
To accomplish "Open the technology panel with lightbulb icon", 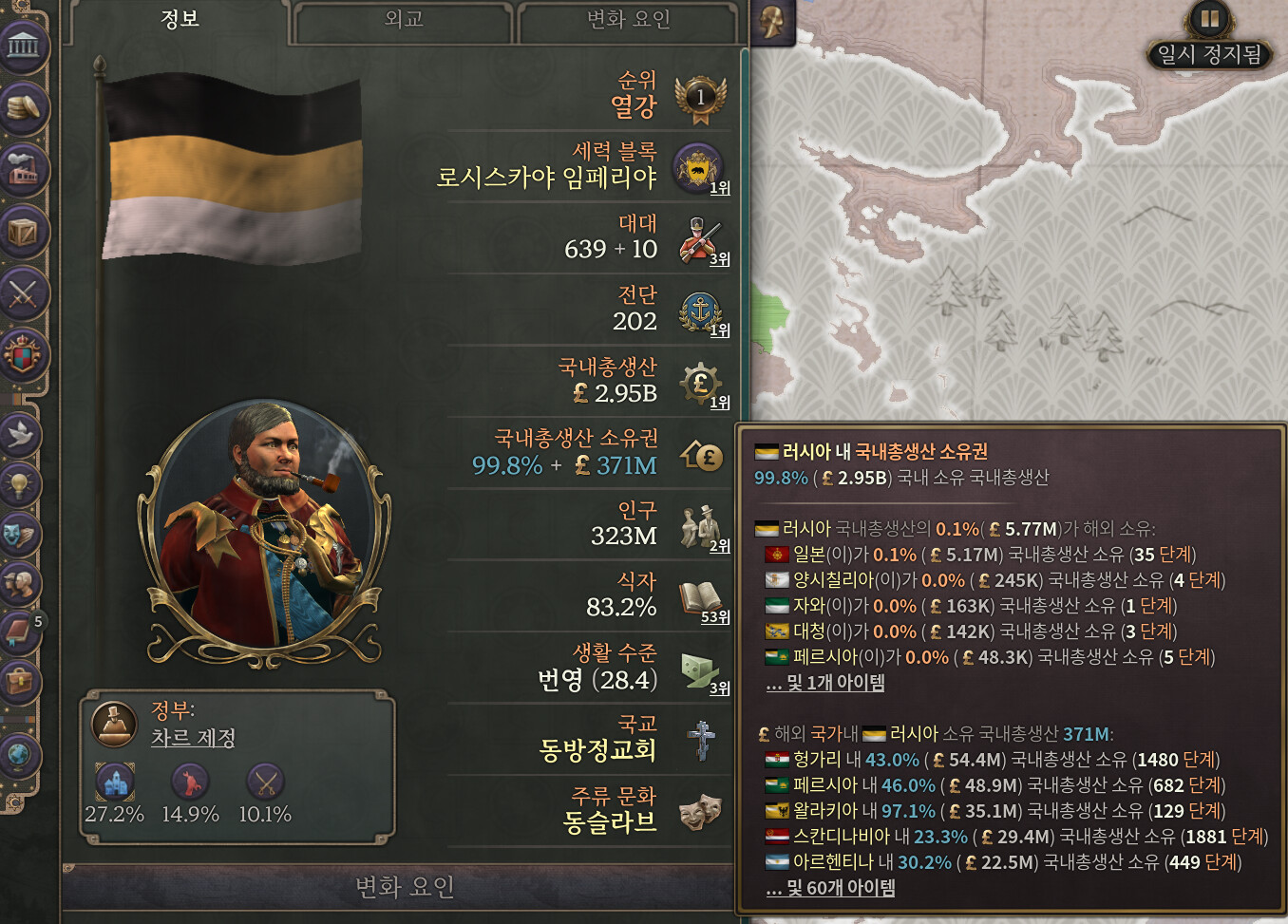I will pyautogui.click(x=20, y=484).
